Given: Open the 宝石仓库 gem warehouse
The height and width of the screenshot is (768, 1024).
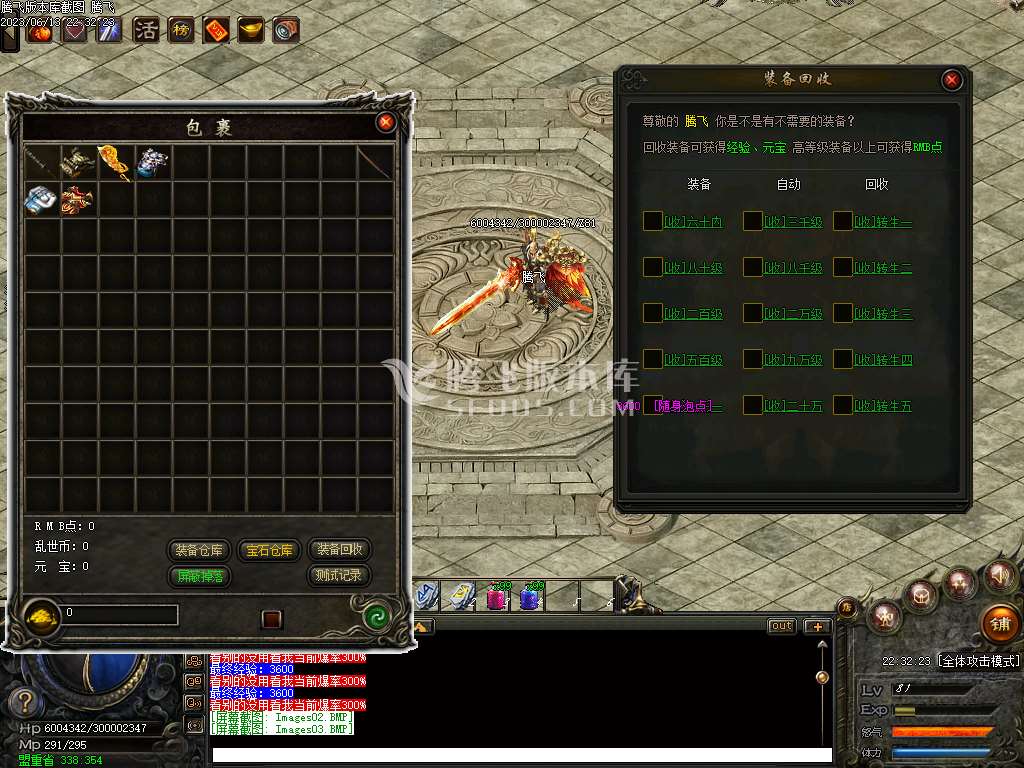Looking at the screenshot, I should [270, 550].
